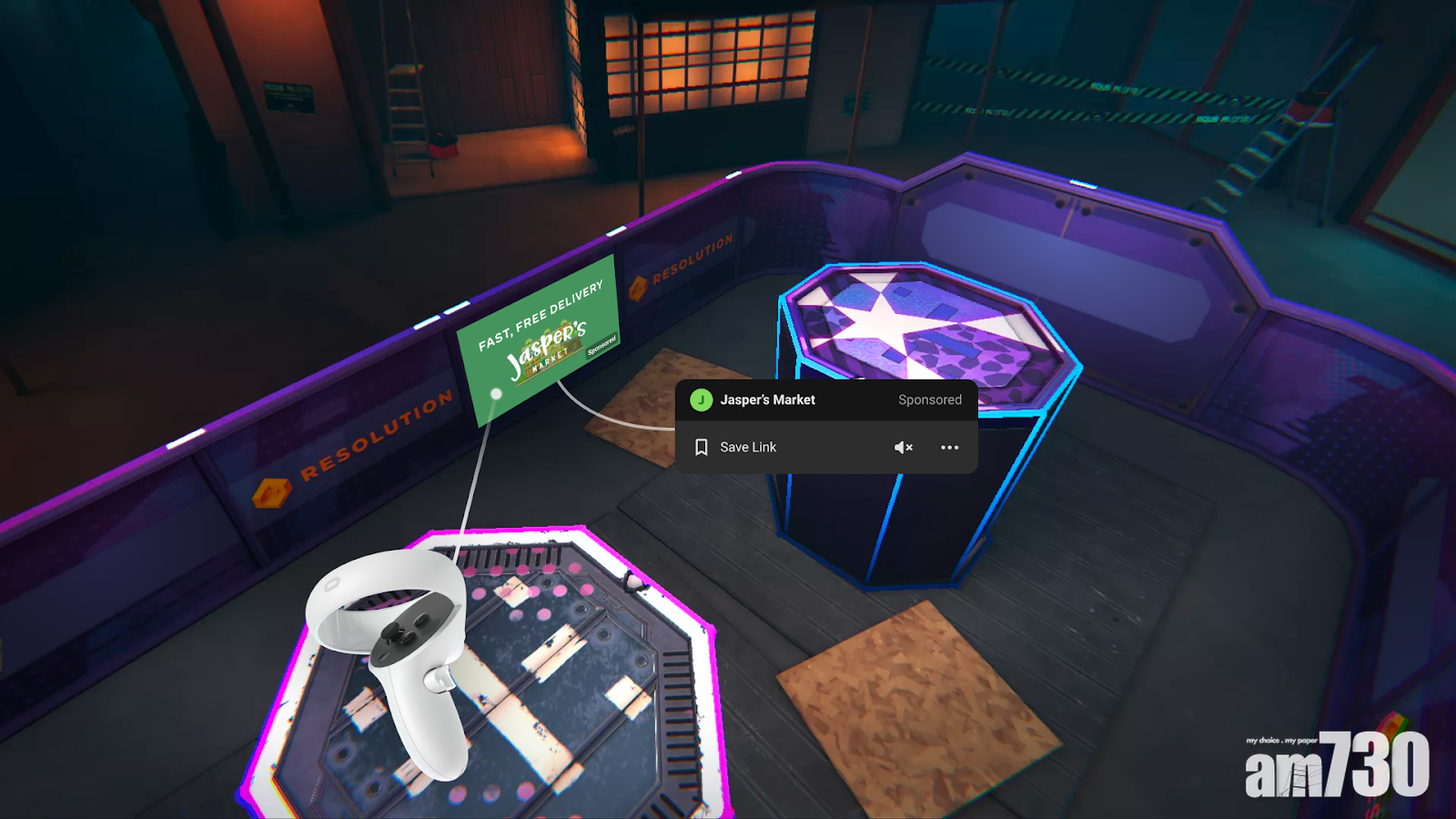
Task: Click the Sponsored label in the header
Action: [930, 399]
